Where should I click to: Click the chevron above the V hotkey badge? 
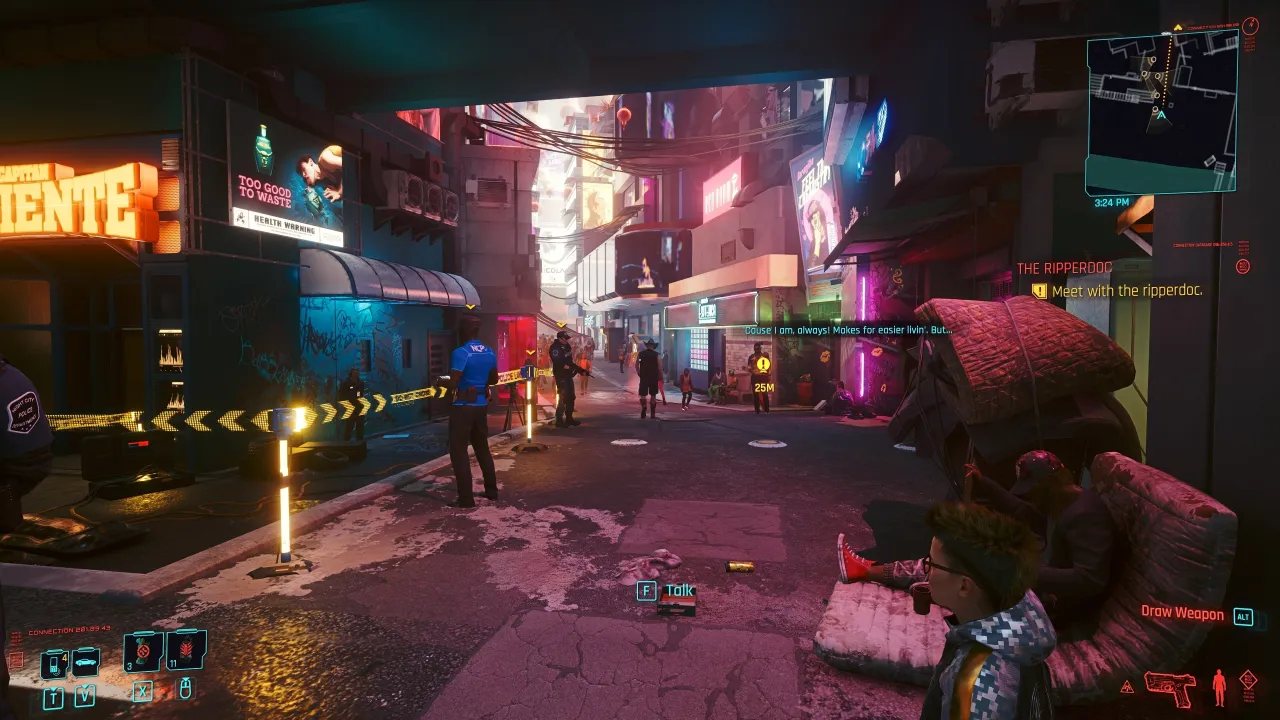coord(84,687)
